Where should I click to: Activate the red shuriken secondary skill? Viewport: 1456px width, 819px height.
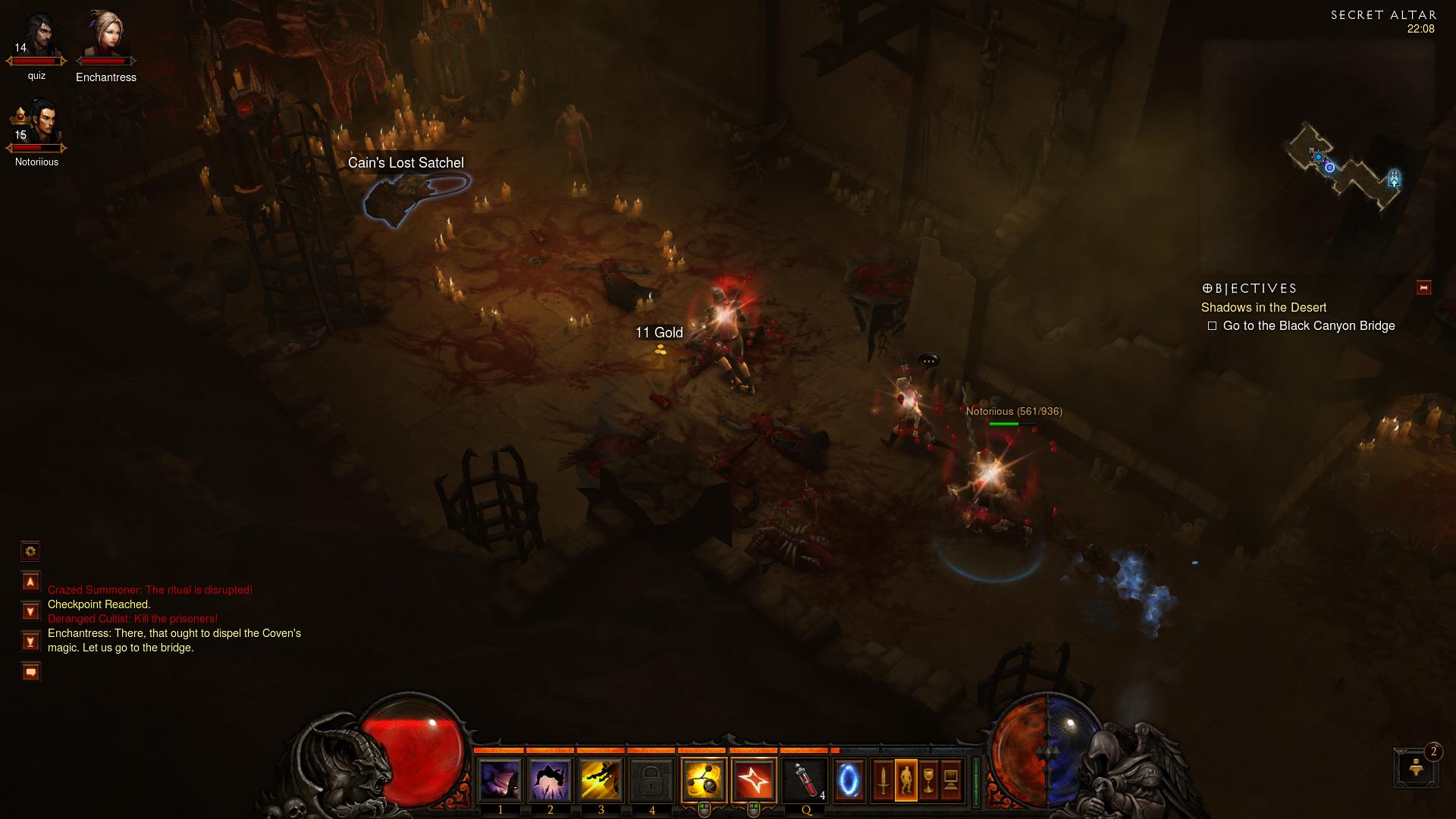coord(754,780)
